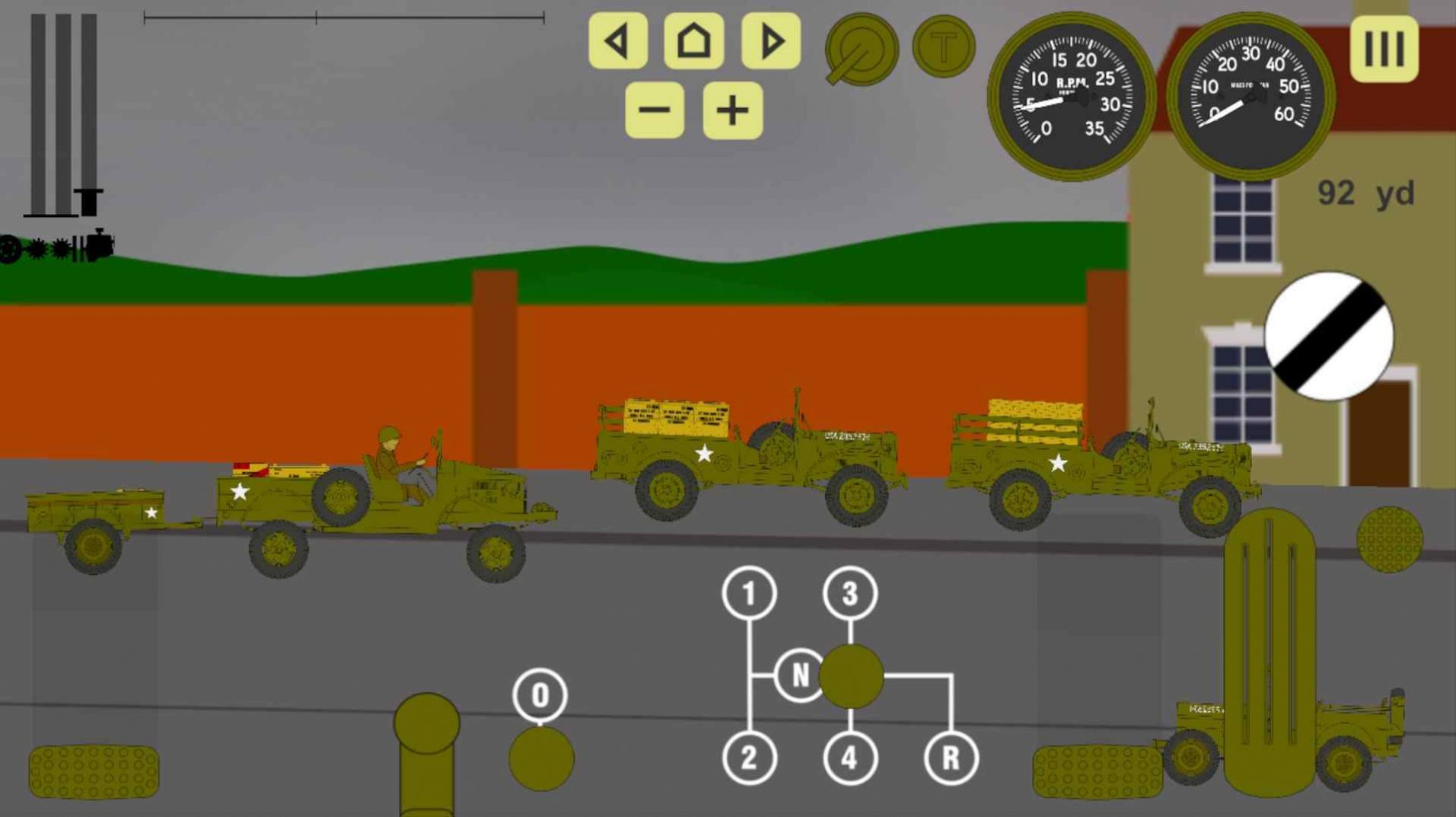The width and height of the screenshot is (1456, 817).
Task: Tap the small round dotted foot button
Action: 1389,539
